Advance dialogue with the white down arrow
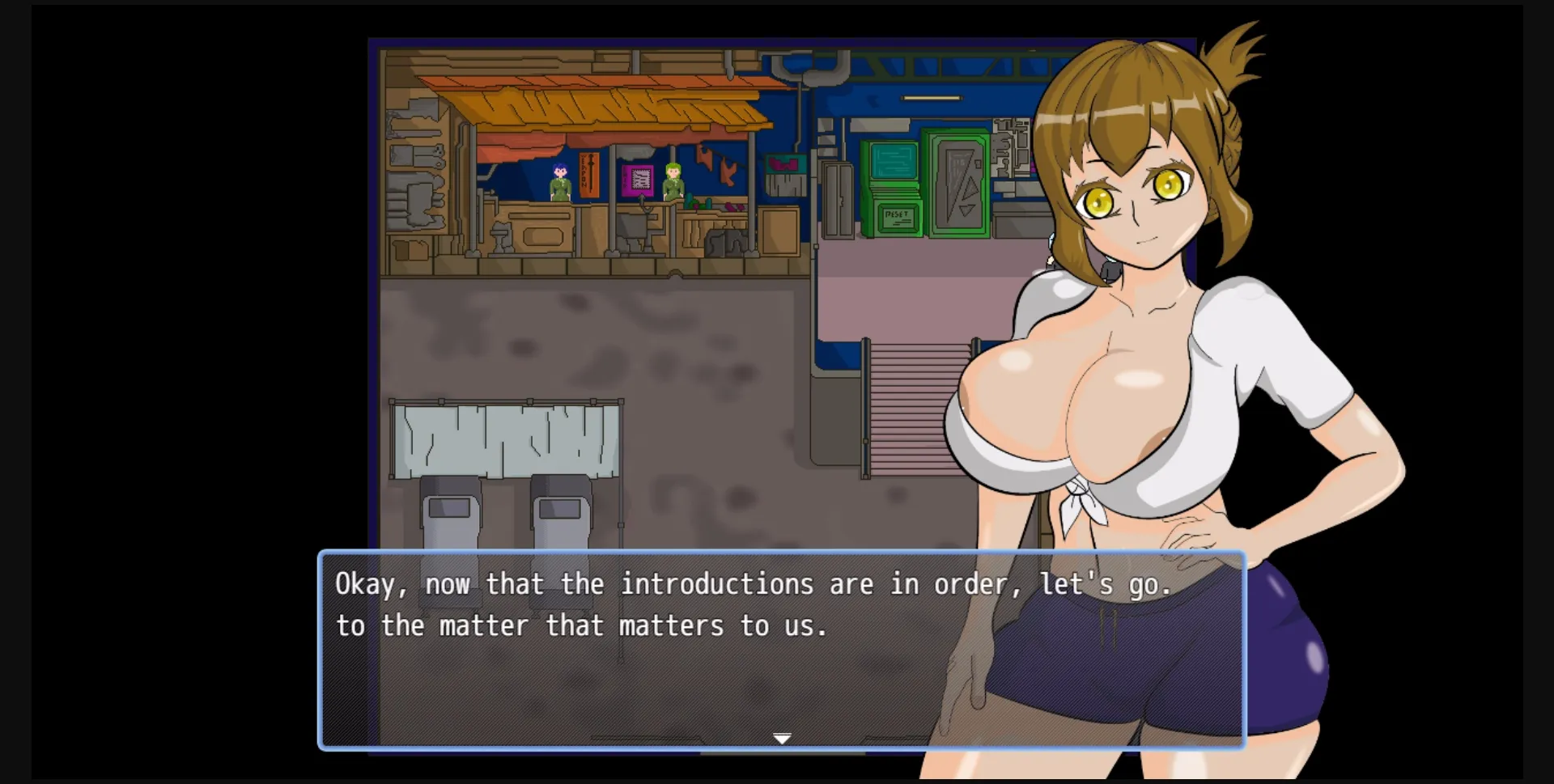This screenshot has width=1554, height=784. pos(782,738)
